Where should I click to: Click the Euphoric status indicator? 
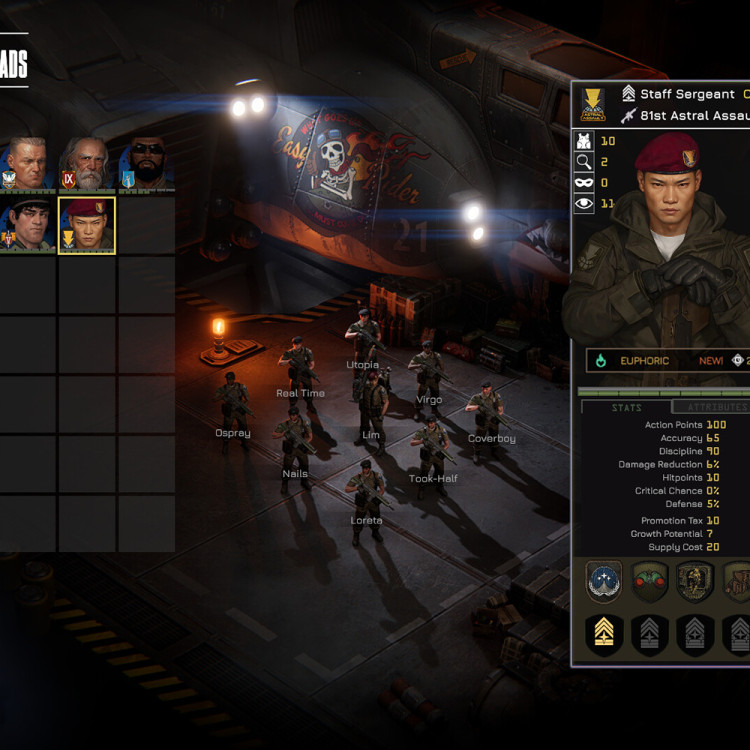(x=643, y=360)
